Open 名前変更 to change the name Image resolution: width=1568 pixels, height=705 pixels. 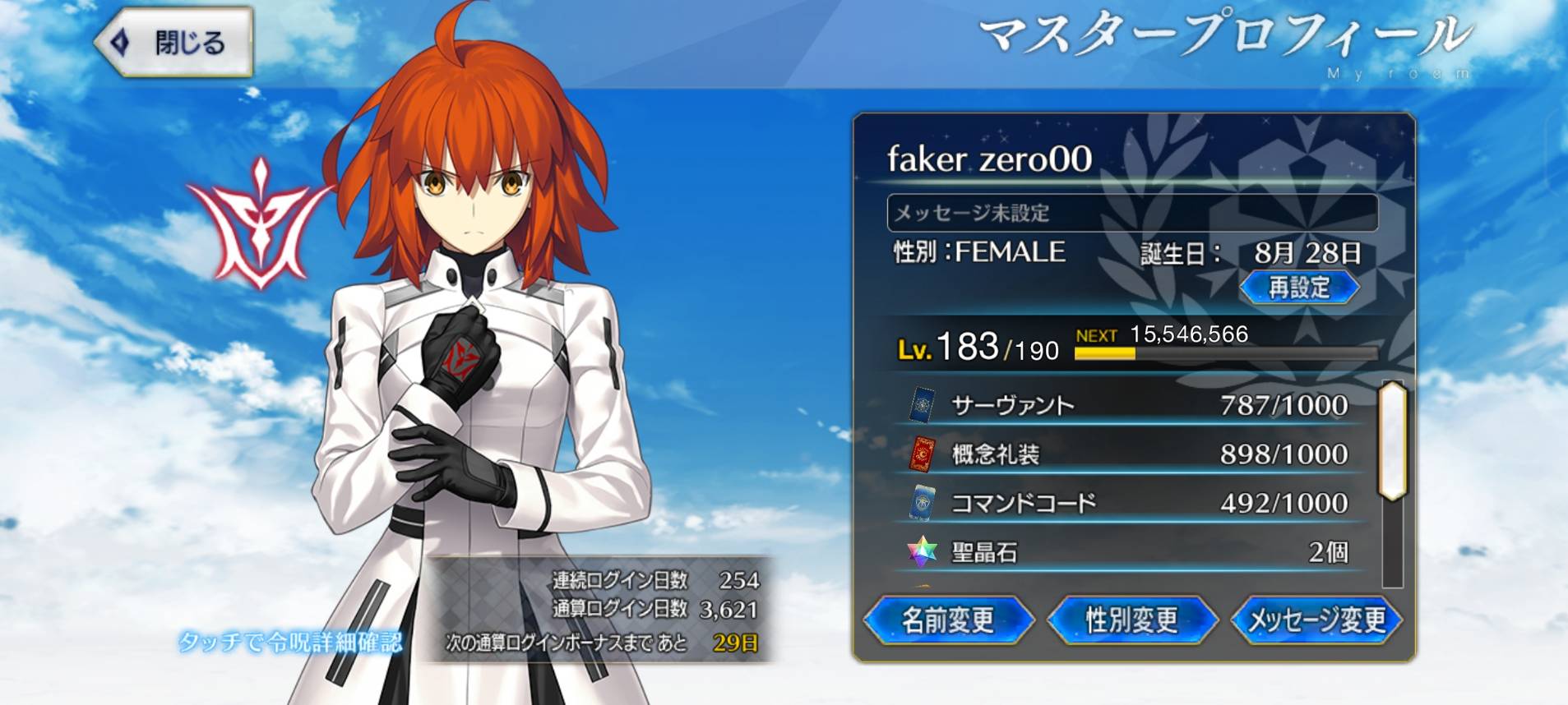tap(948, 620)
